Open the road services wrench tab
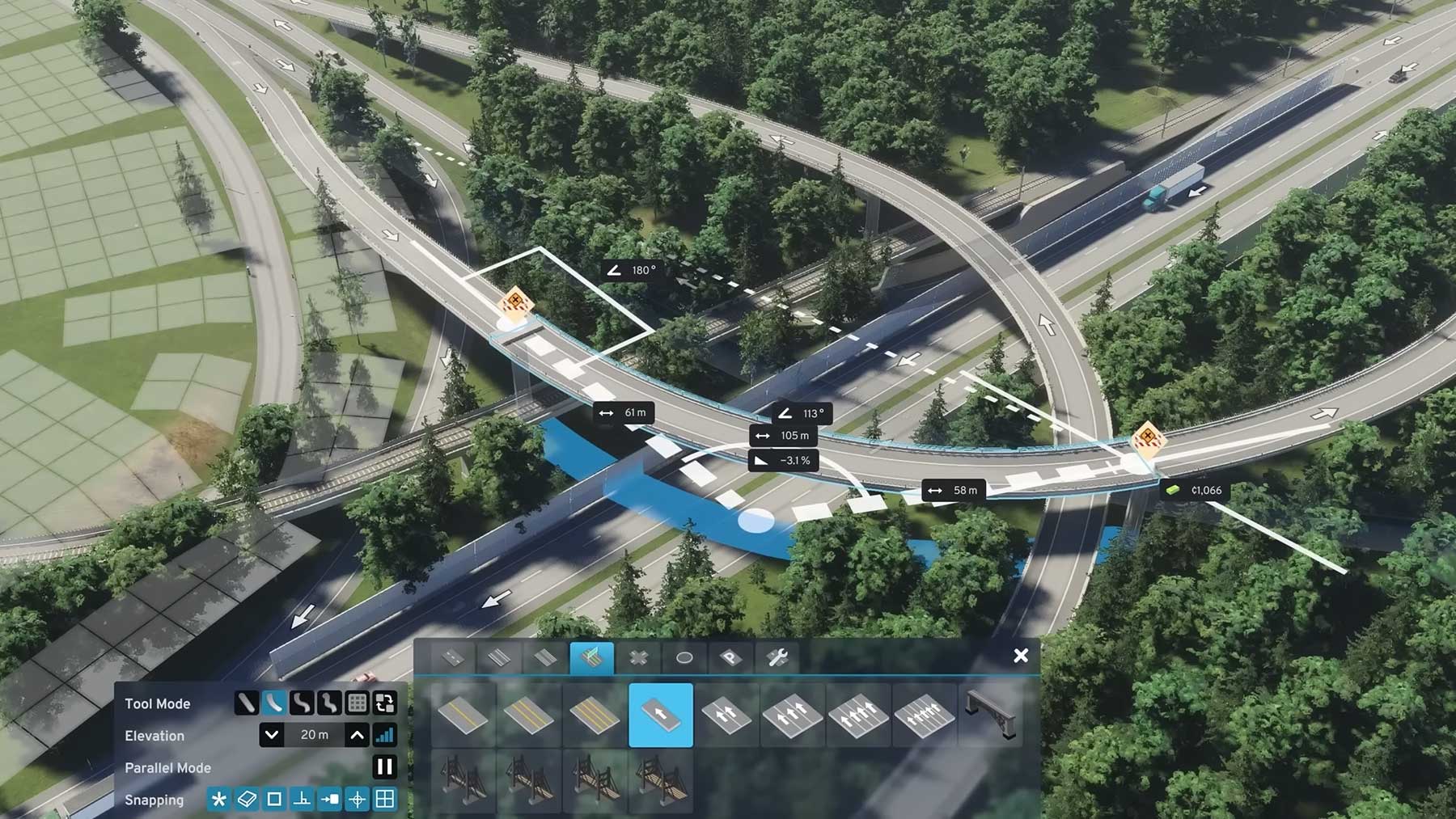This screenshot has height=819, width=1456. click(x=777, y=658)
